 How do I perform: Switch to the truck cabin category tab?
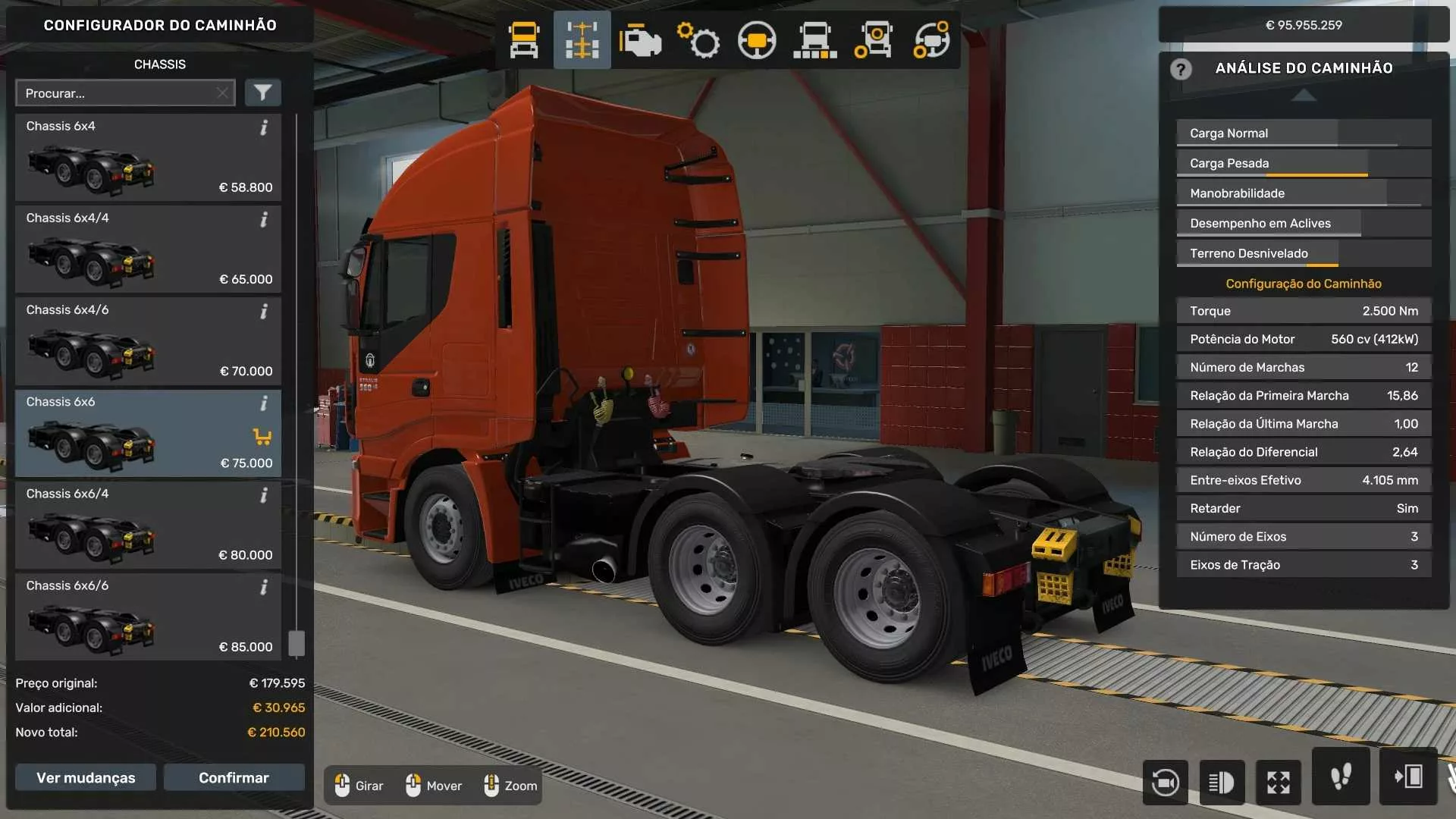[x=524, y=40]
